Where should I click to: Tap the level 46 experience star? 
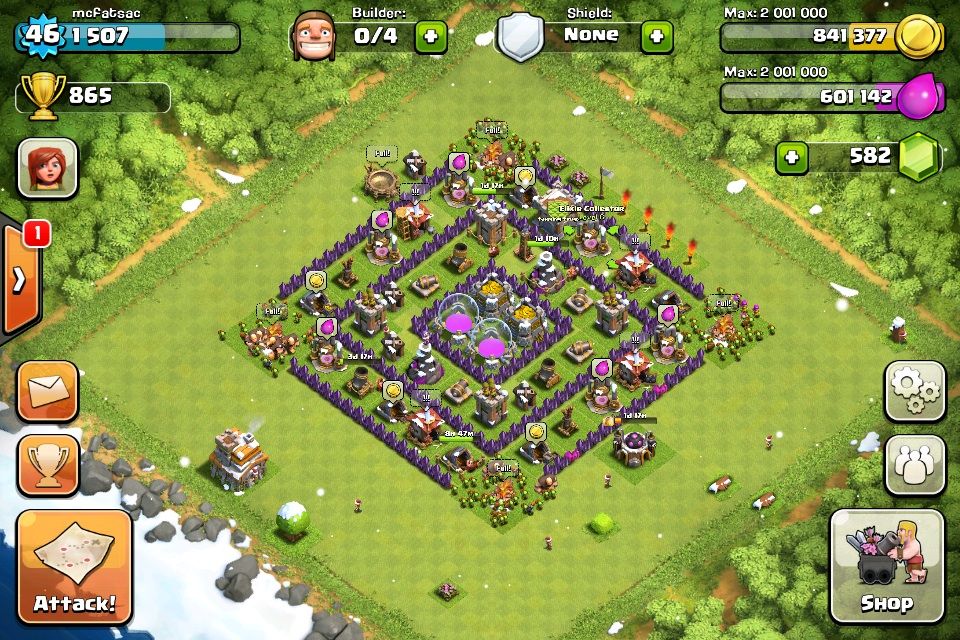[40, 37]
